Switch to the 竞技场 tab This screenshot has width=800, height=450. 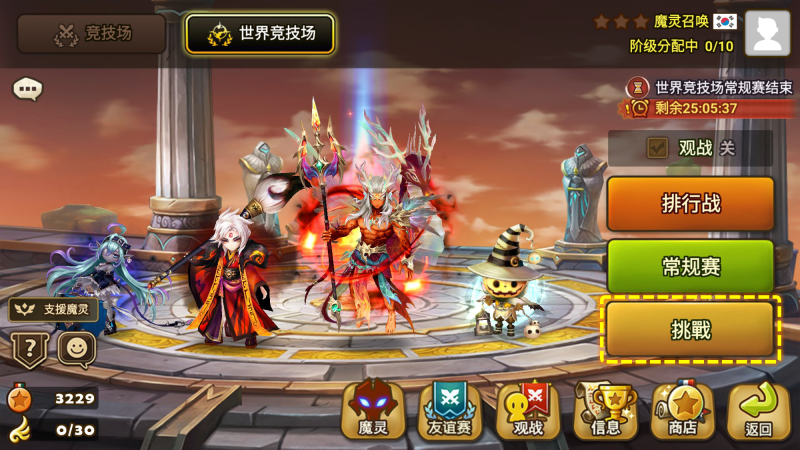tap(91, 34)
